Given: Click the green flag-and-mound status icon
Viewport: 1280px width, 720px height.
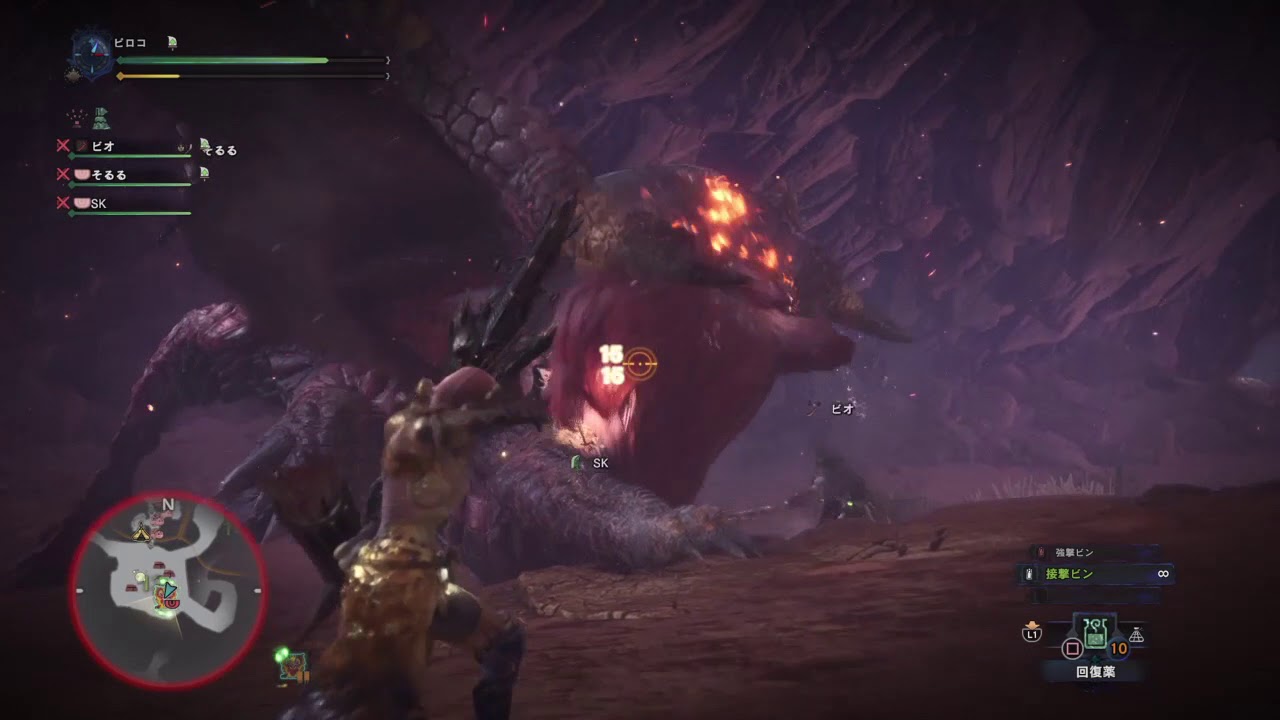Looking at the screenshot, I should [101, 119].
